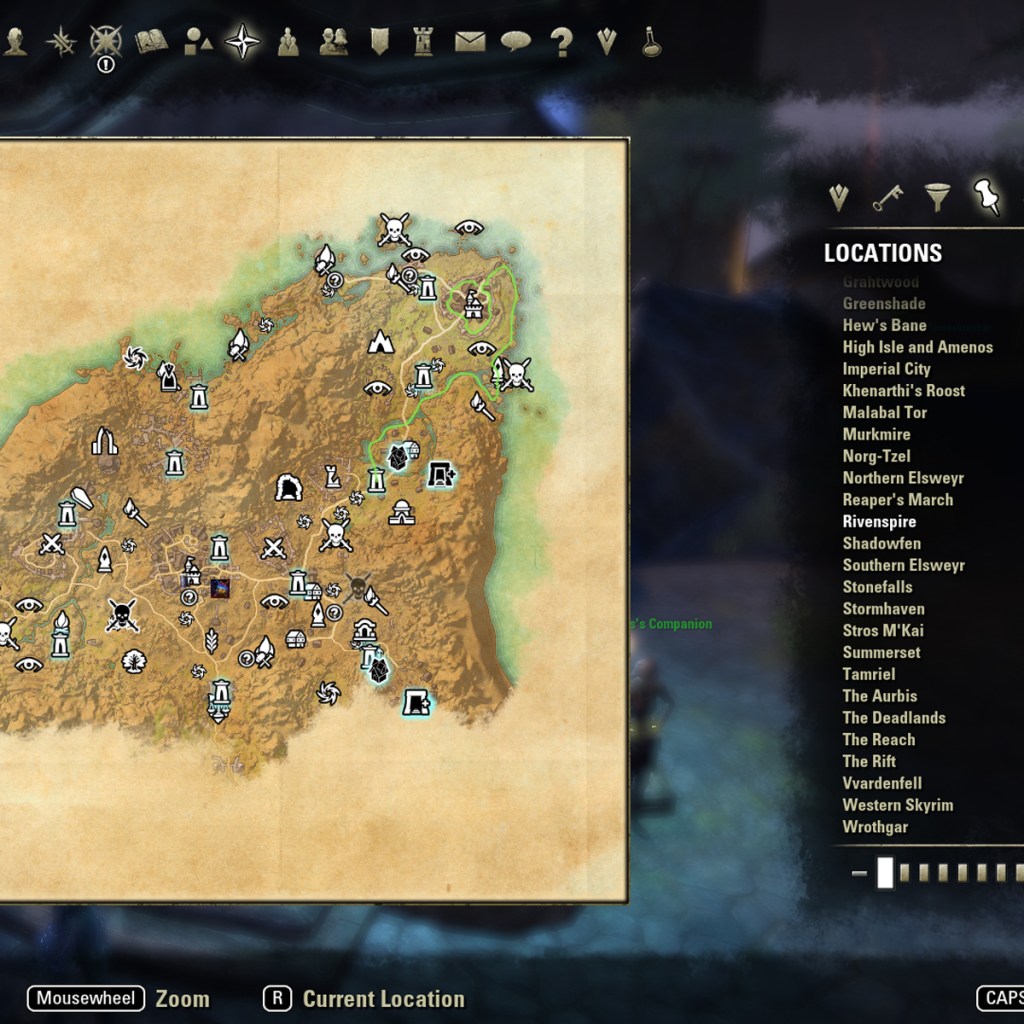
Task: Choose High Isle and Amenos location
Action: click(x=917, y=347)
